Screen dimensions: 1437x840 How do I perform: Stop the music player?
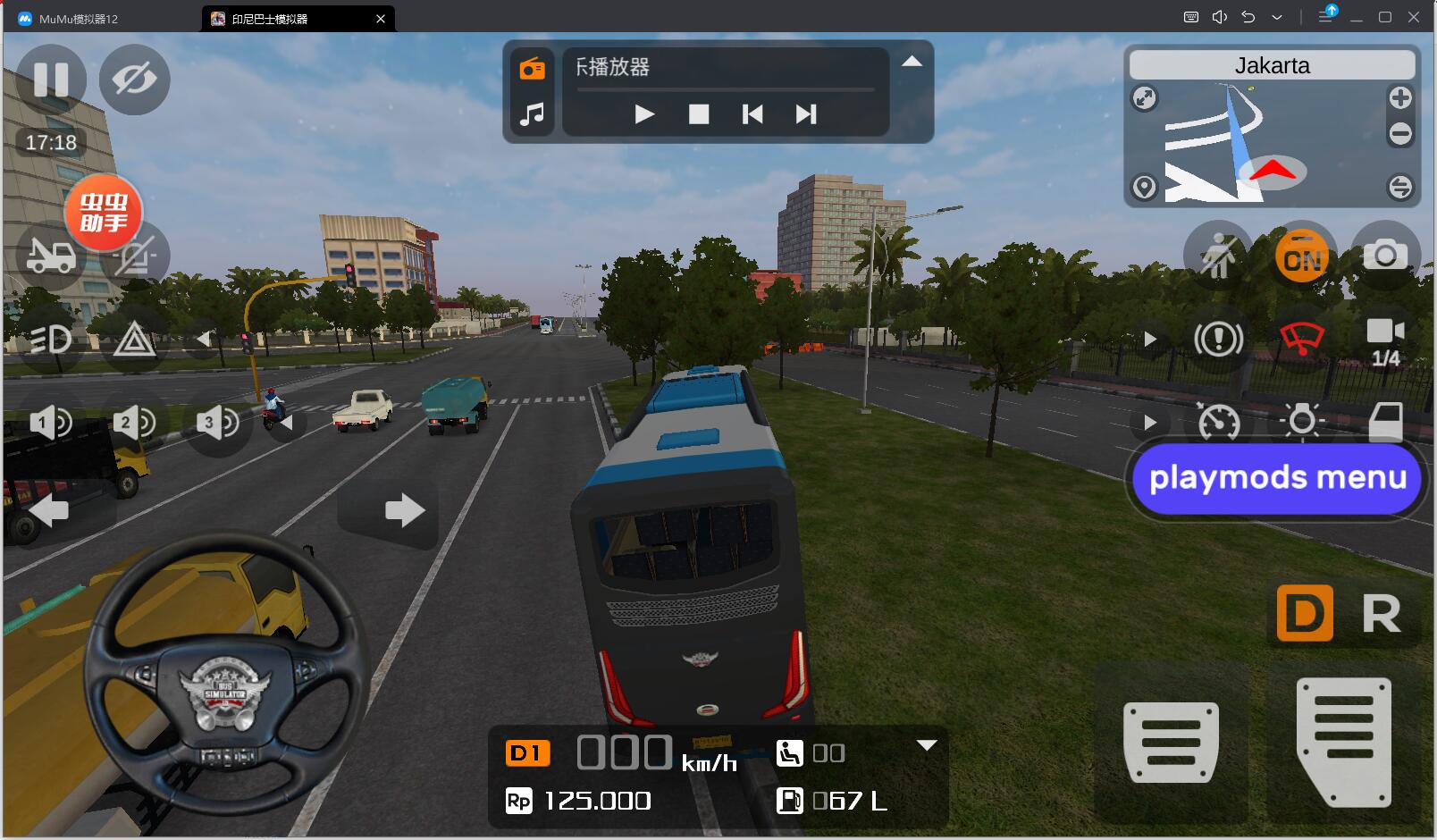tap(699, 114)
